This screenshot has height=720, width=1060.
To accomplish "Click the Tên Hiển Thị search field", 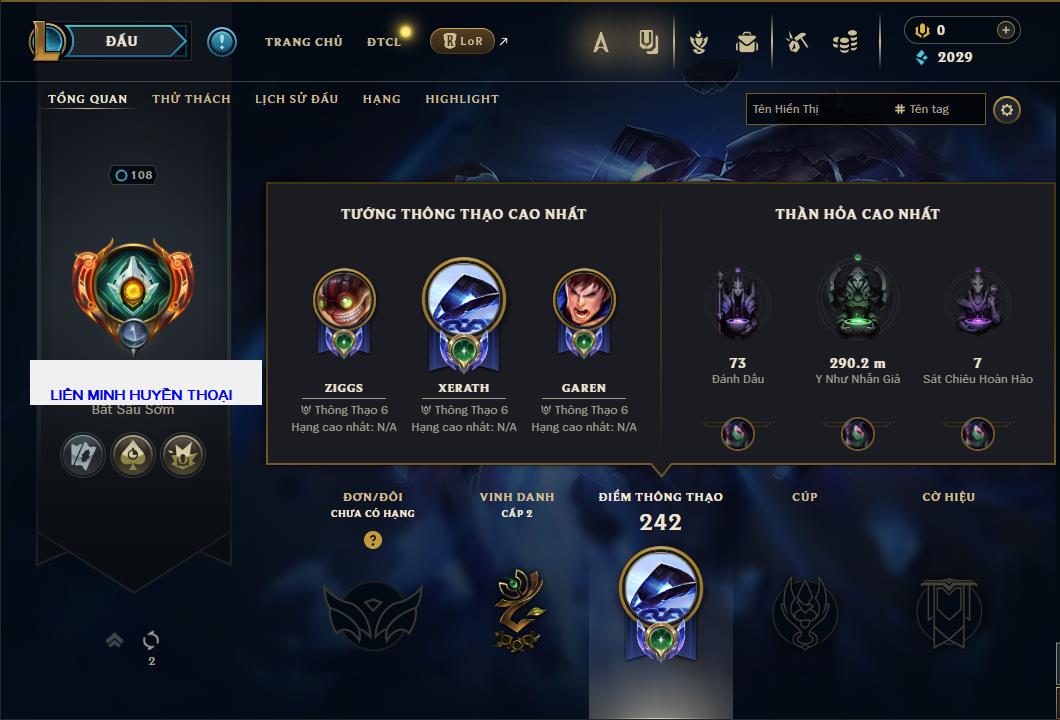I will (815, 109).
